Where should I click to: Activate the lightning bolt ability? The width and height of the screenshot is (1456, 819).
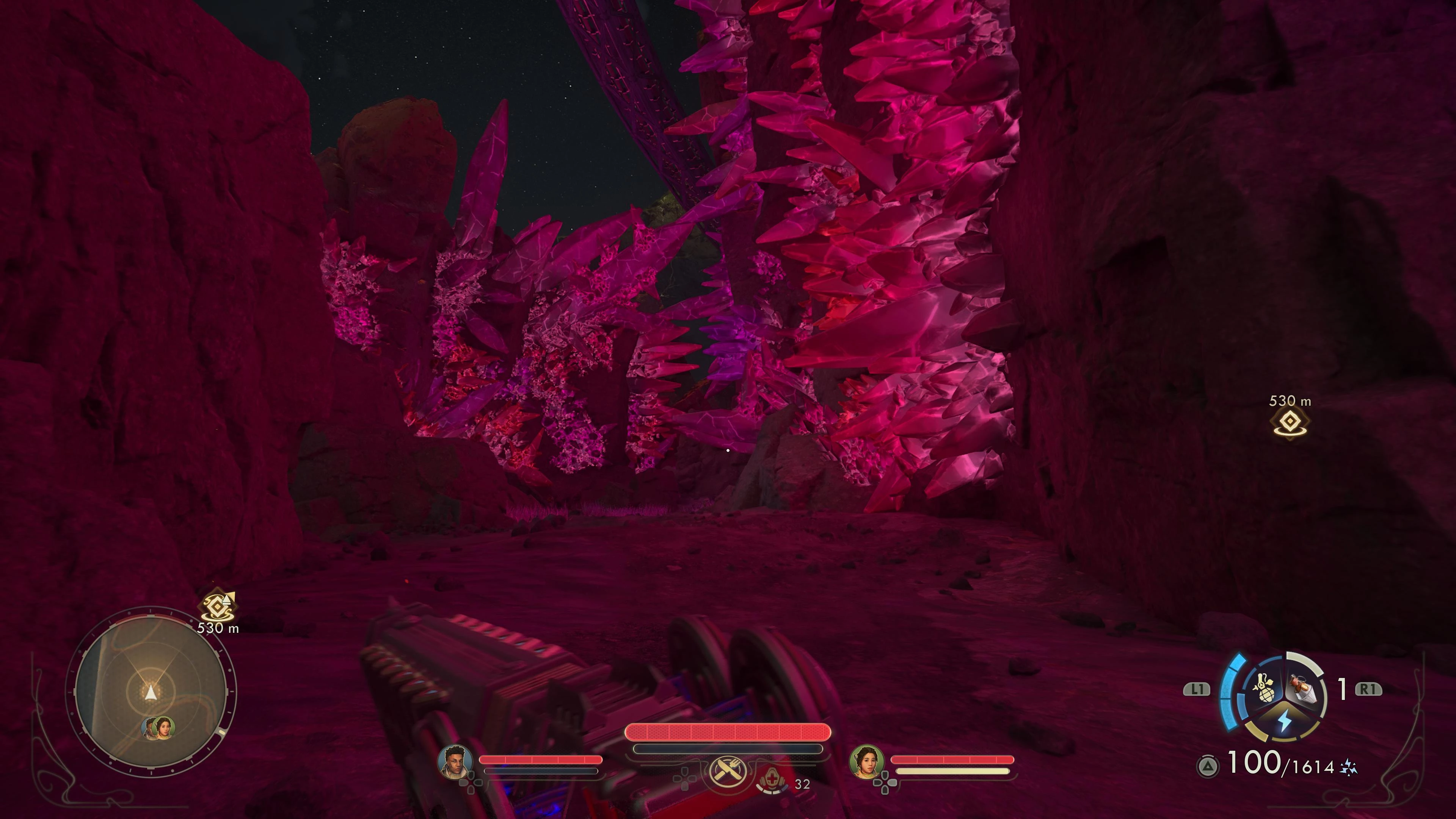1285,722
